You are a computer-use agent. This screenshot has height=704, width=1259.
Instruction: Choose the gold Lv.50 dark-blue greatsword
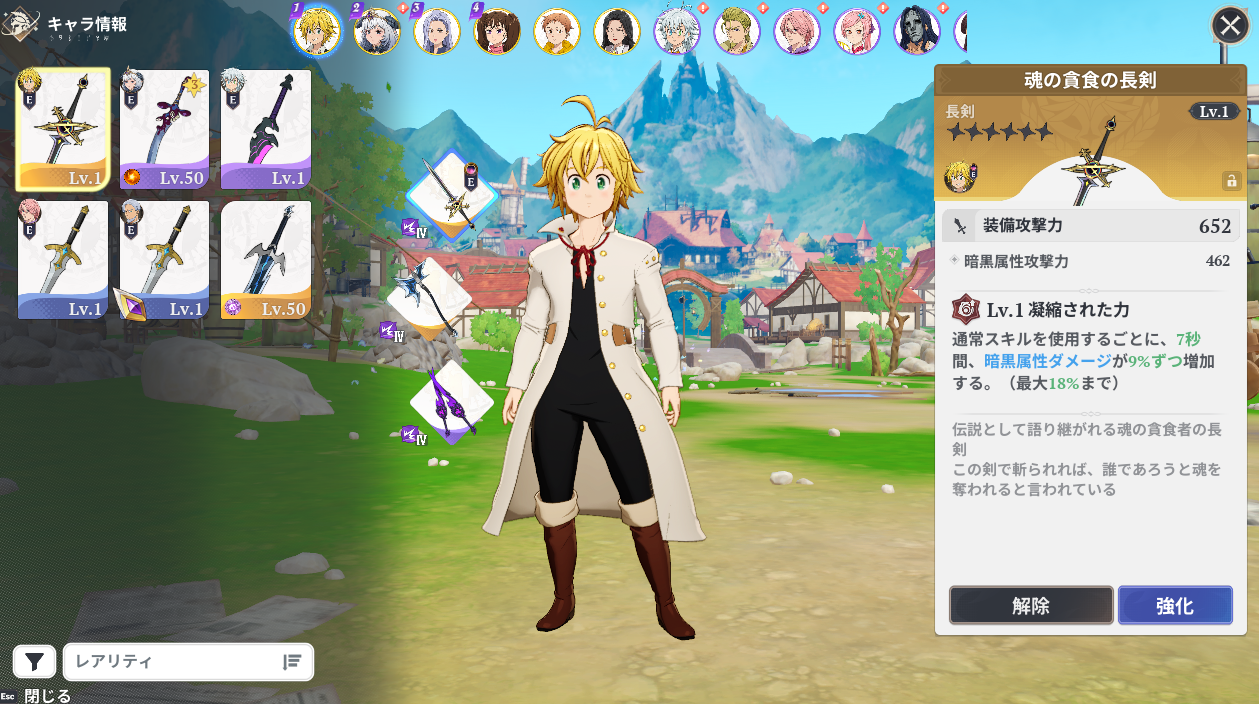point(265,260)
